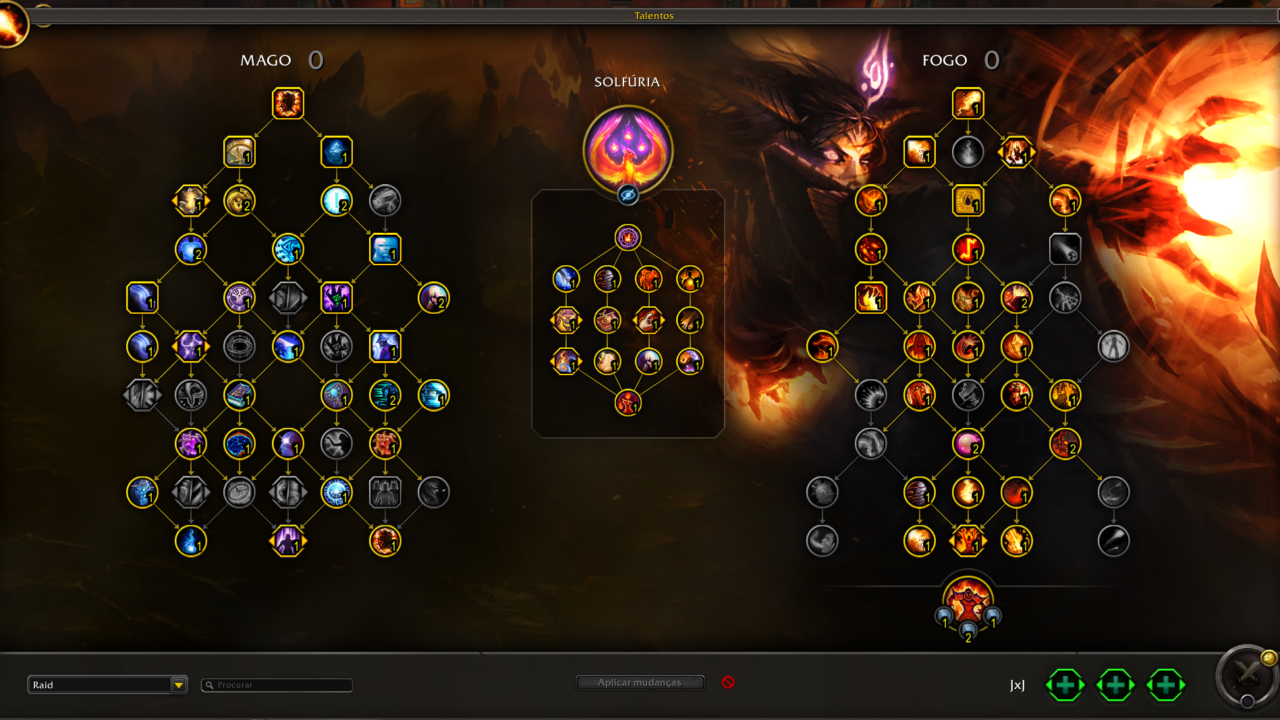Click the red reset changes icon
This screenshot has height=720, width=1280.
pyautogui.click(x=728, y=682)
